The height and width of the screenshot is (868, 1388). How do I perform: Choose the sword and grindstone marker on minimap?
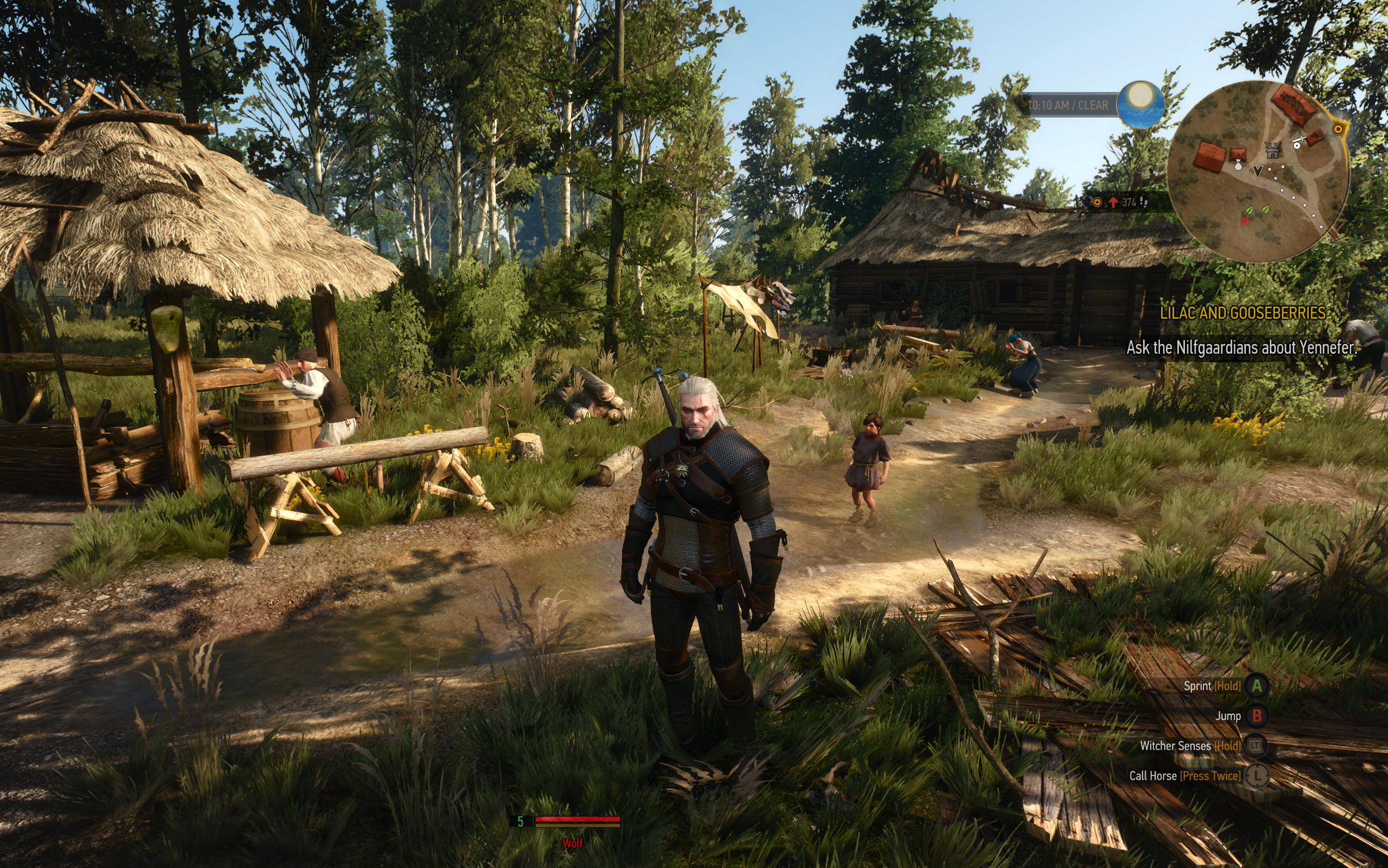tap(1298, 141)
